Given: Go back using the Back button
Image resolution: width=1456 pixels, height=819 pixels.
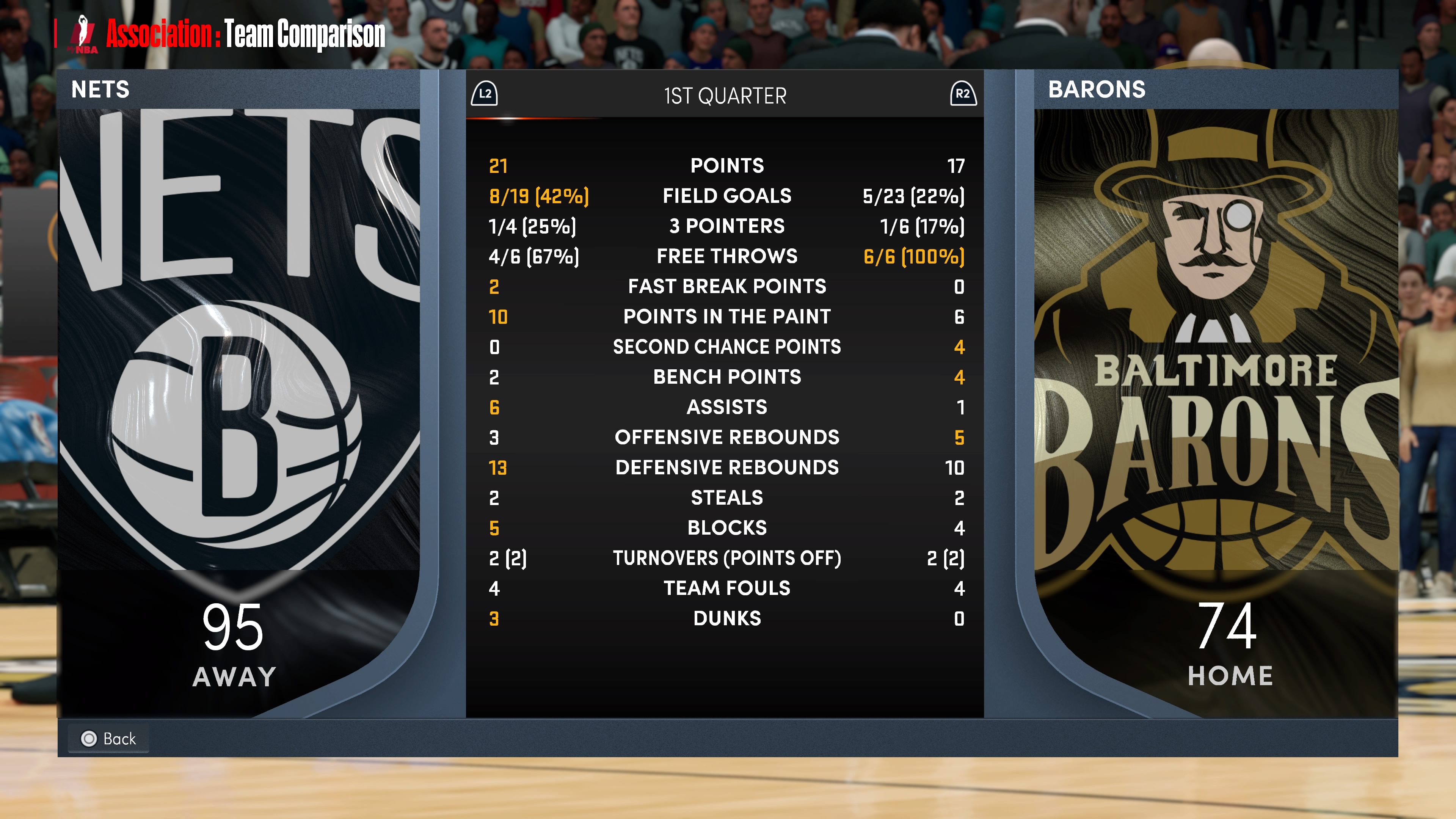Looking at the screenshot, I should 108,738.
